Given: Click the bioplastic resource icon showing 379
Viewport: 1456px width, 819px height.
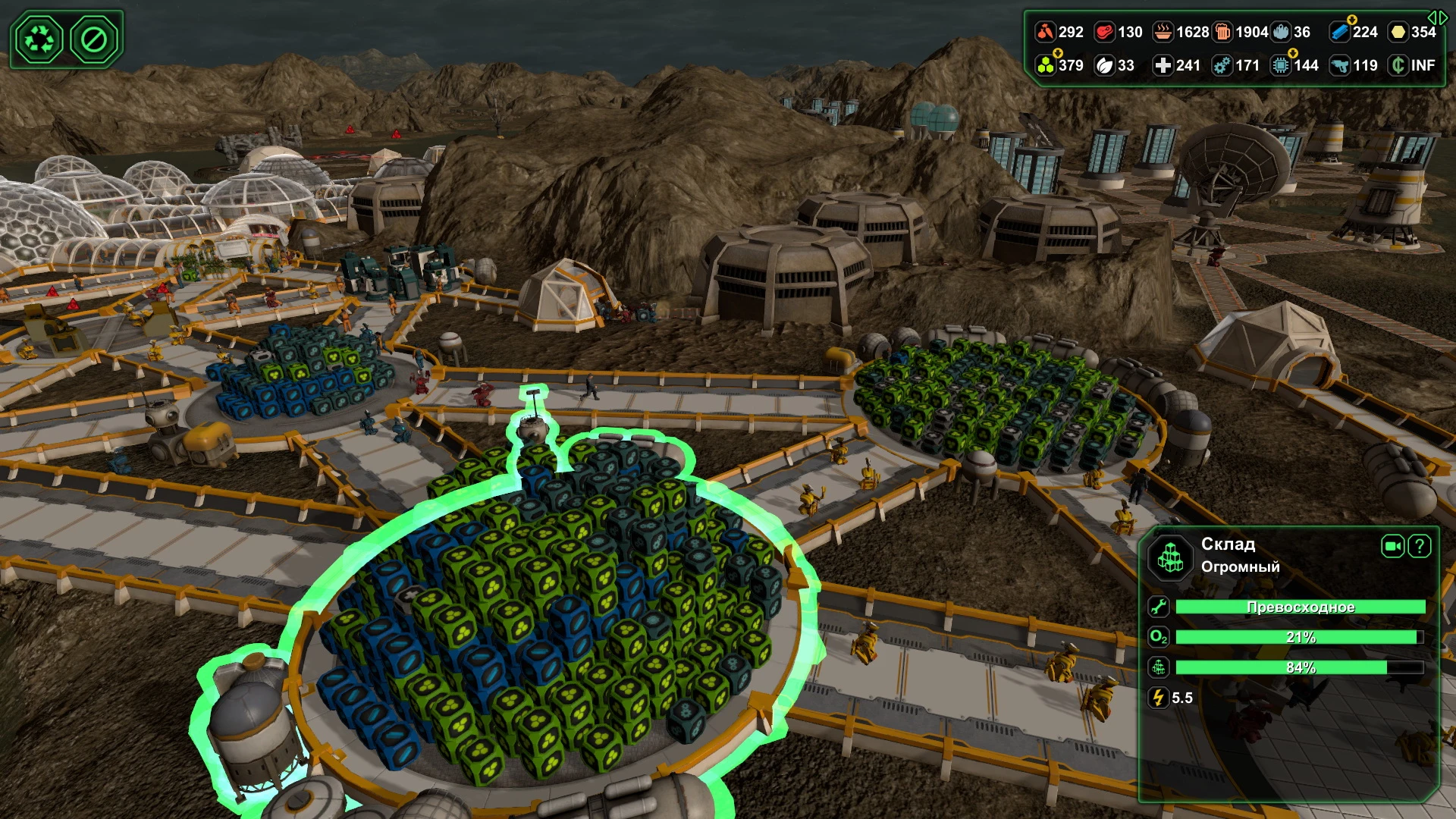Looking at the screenshot, I should pos(1044,66).
